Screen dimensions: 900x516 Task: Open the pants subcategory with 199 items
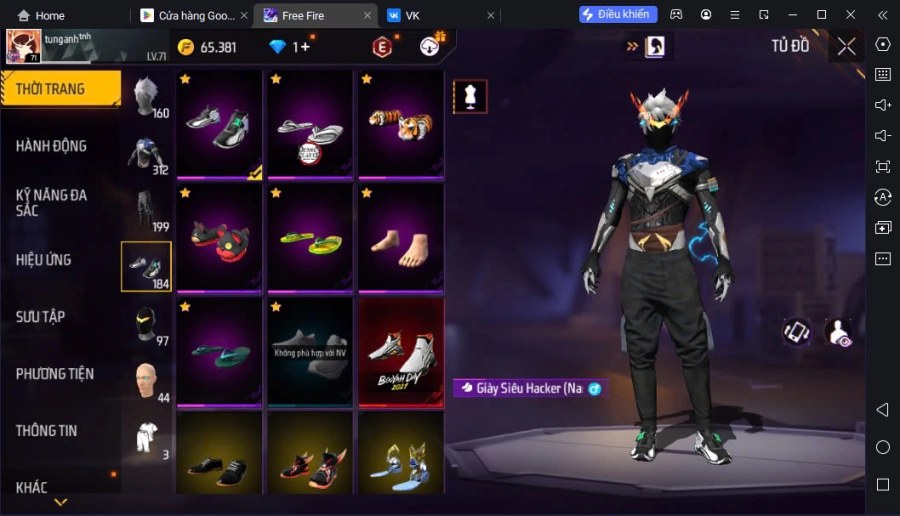[146, 211]
